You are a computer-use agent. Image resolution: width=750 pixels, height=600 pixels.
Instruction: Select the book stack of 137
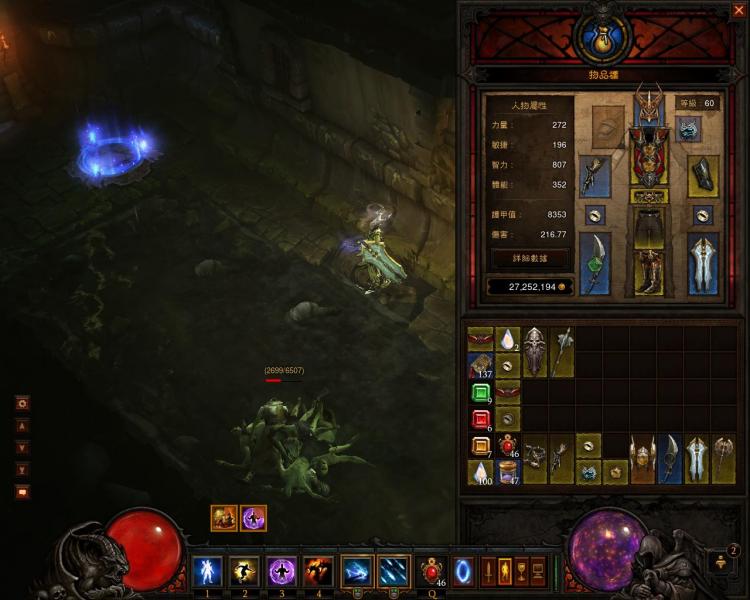[480, 365]
